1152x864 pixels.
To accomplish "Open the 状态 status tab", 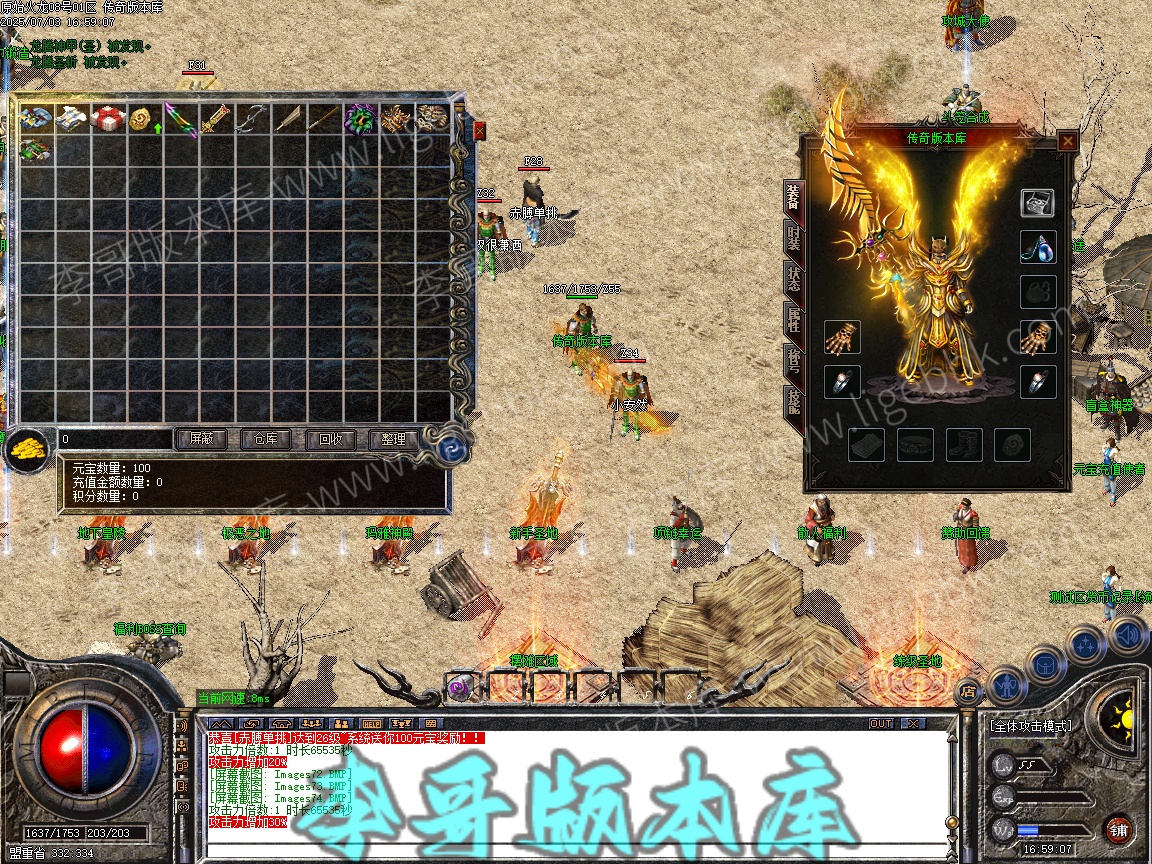I will pos(793,279).
